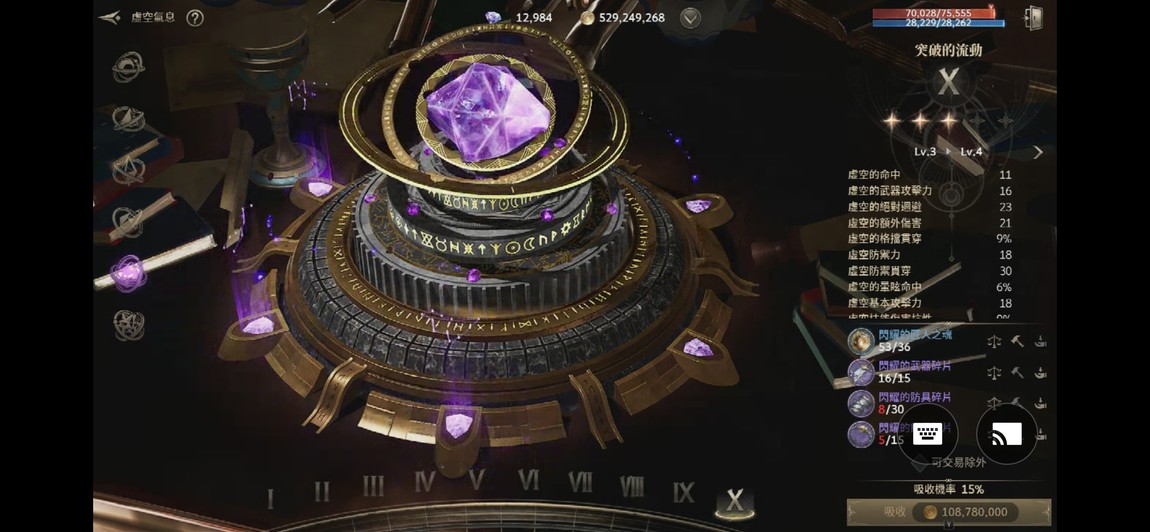The width and height of the screenshot is (1150, 532).
Task: Open the question mark help icon
Action: click(195, 18)
